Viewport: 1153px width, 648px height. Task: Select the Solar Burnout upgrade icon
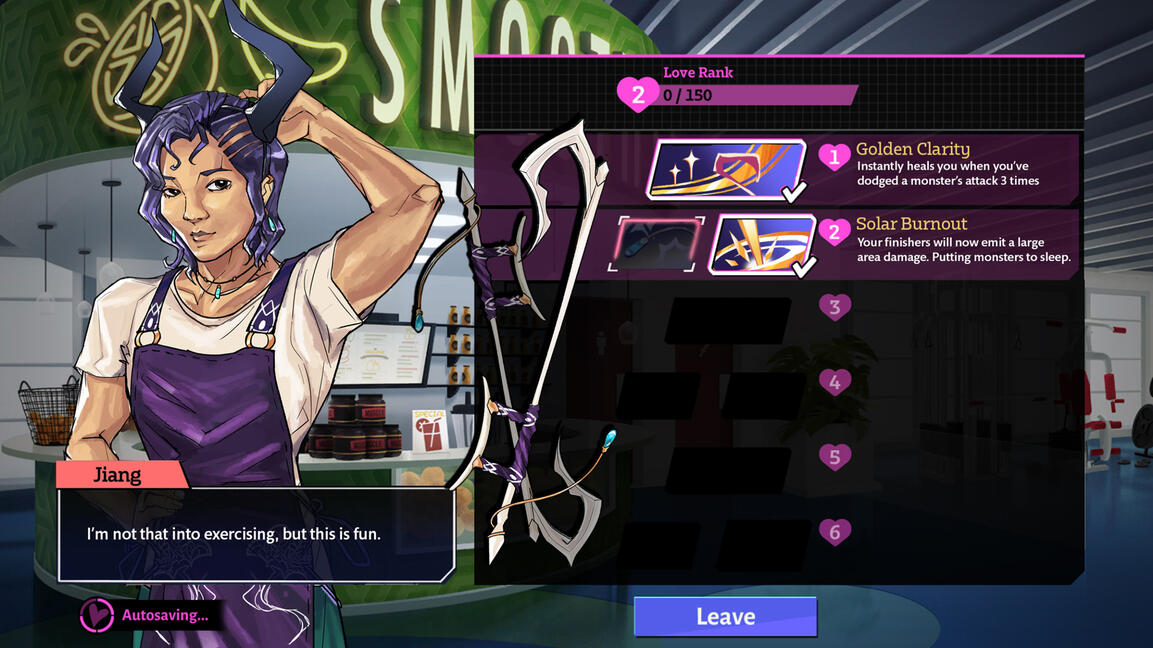coord(762,244)
